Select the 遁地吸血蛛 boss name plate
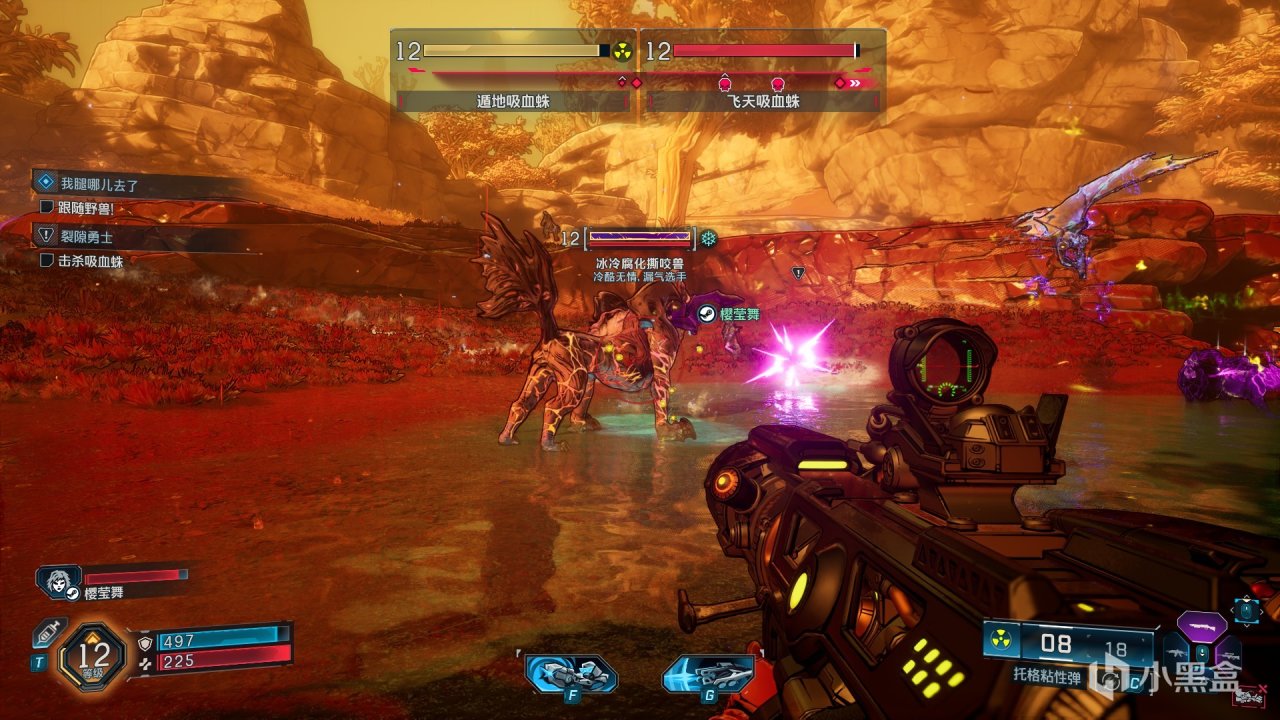 [513, 101]
